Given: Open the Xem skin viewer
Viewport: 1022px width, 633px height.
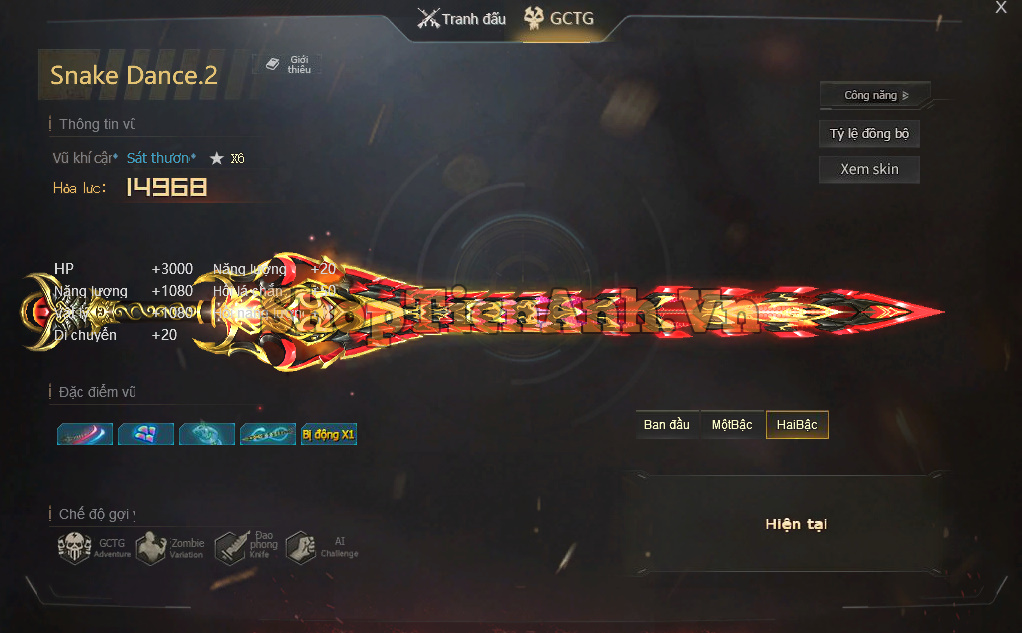Looking at the screenshot, I should click(869, 169).
